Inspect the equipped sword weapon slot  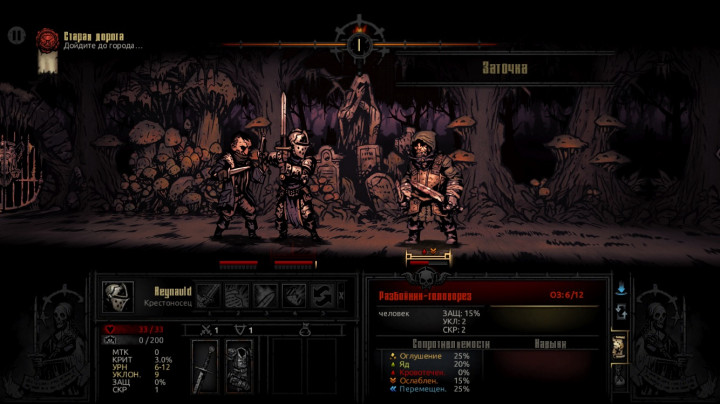(206, 364)
